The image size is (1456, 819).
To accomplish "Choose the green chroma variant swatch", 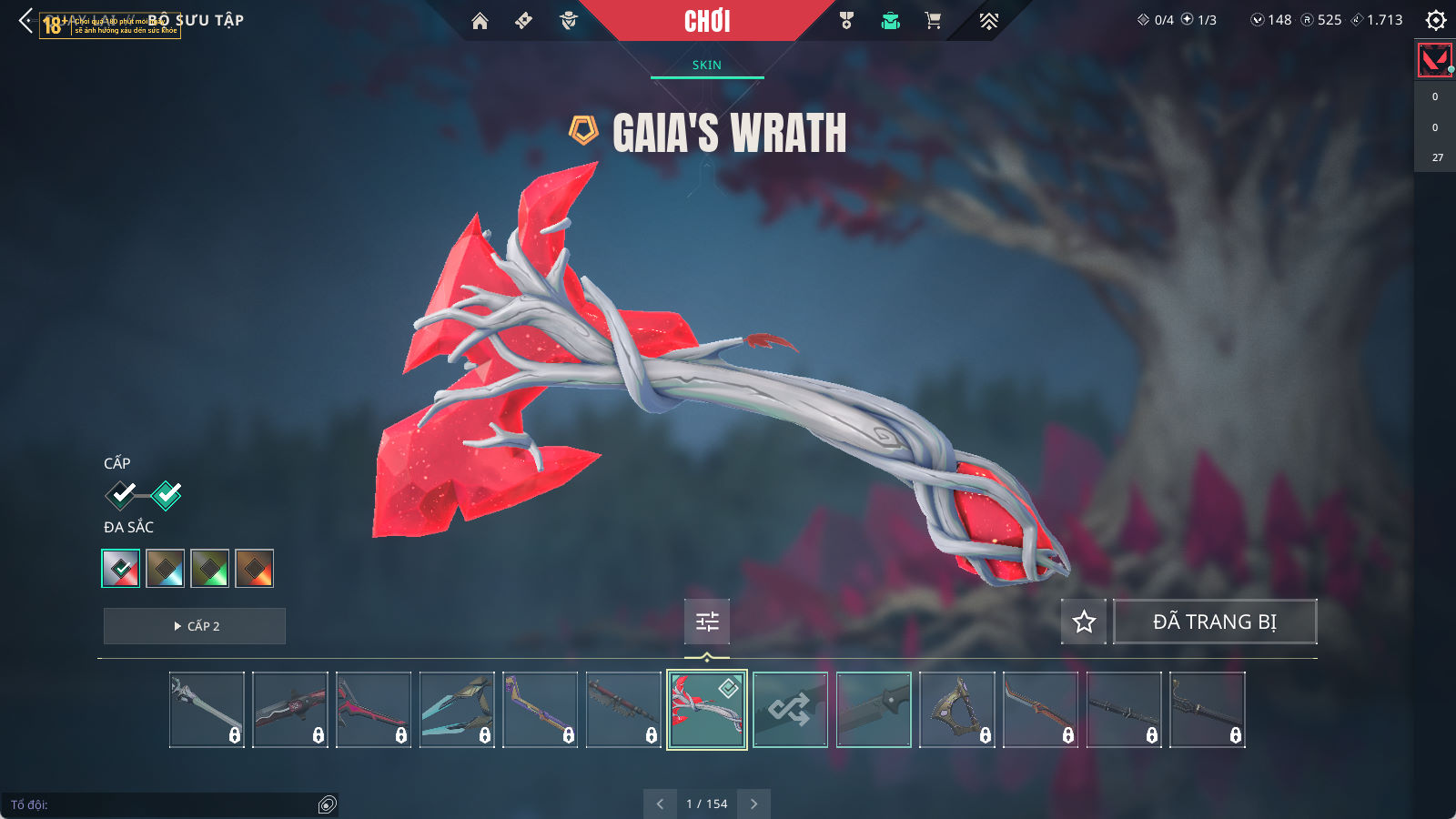I will coord(210,569).
